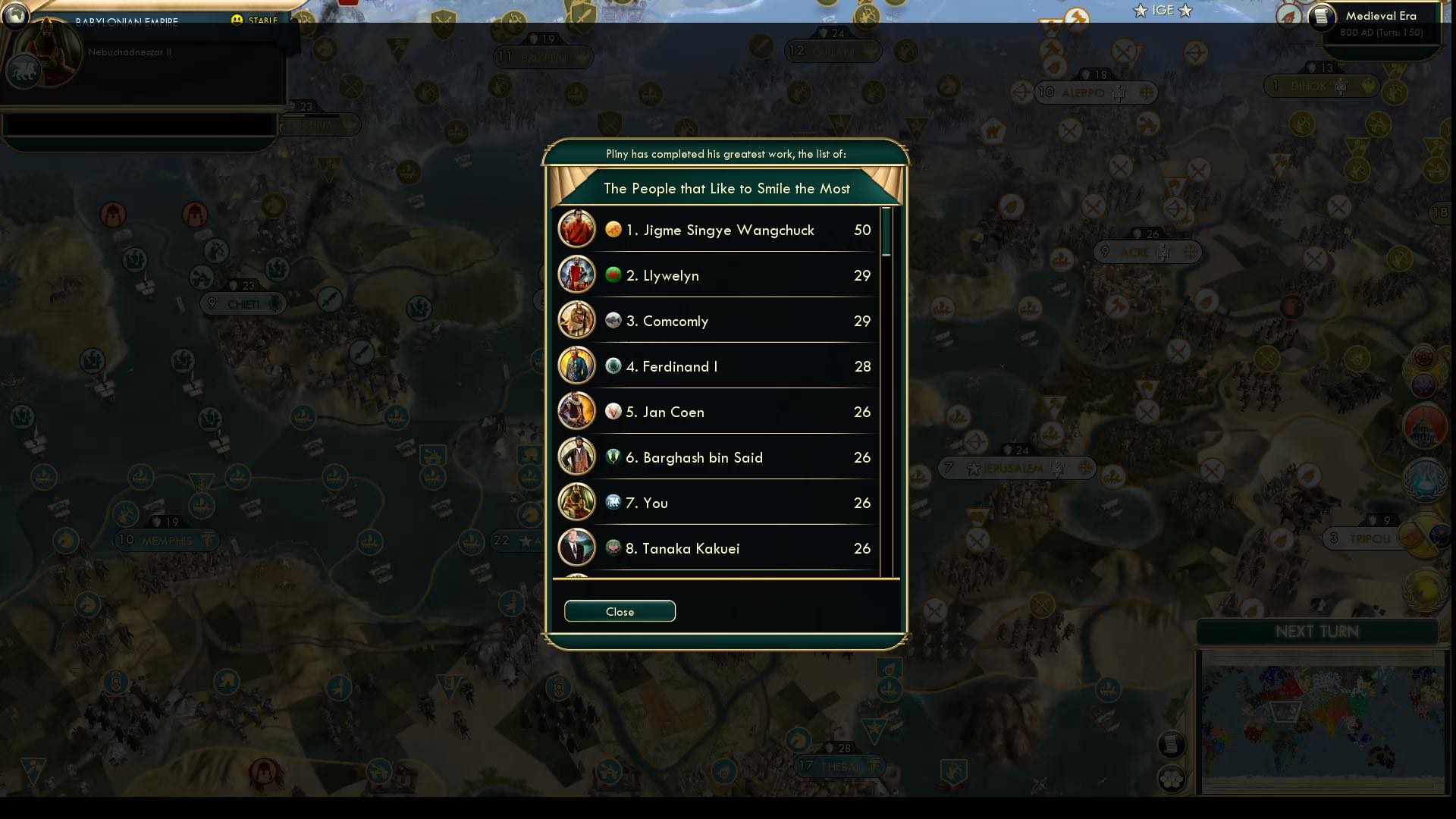Open the IGE editor via the star icon

(x=1139, y=11)
